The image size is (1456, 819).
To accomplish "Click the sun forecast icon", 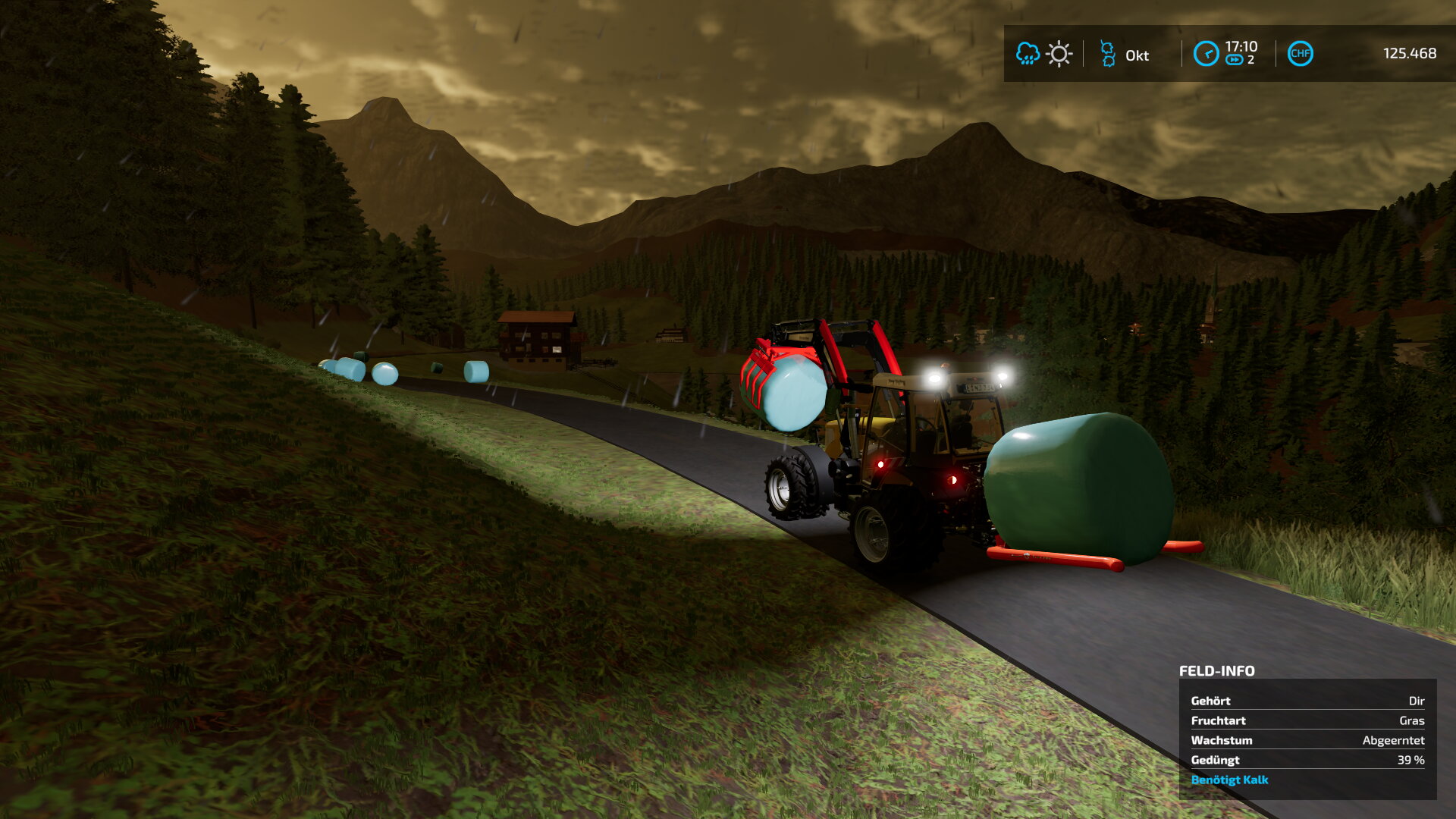I will pyautogui.click(x=1059, y=54).
